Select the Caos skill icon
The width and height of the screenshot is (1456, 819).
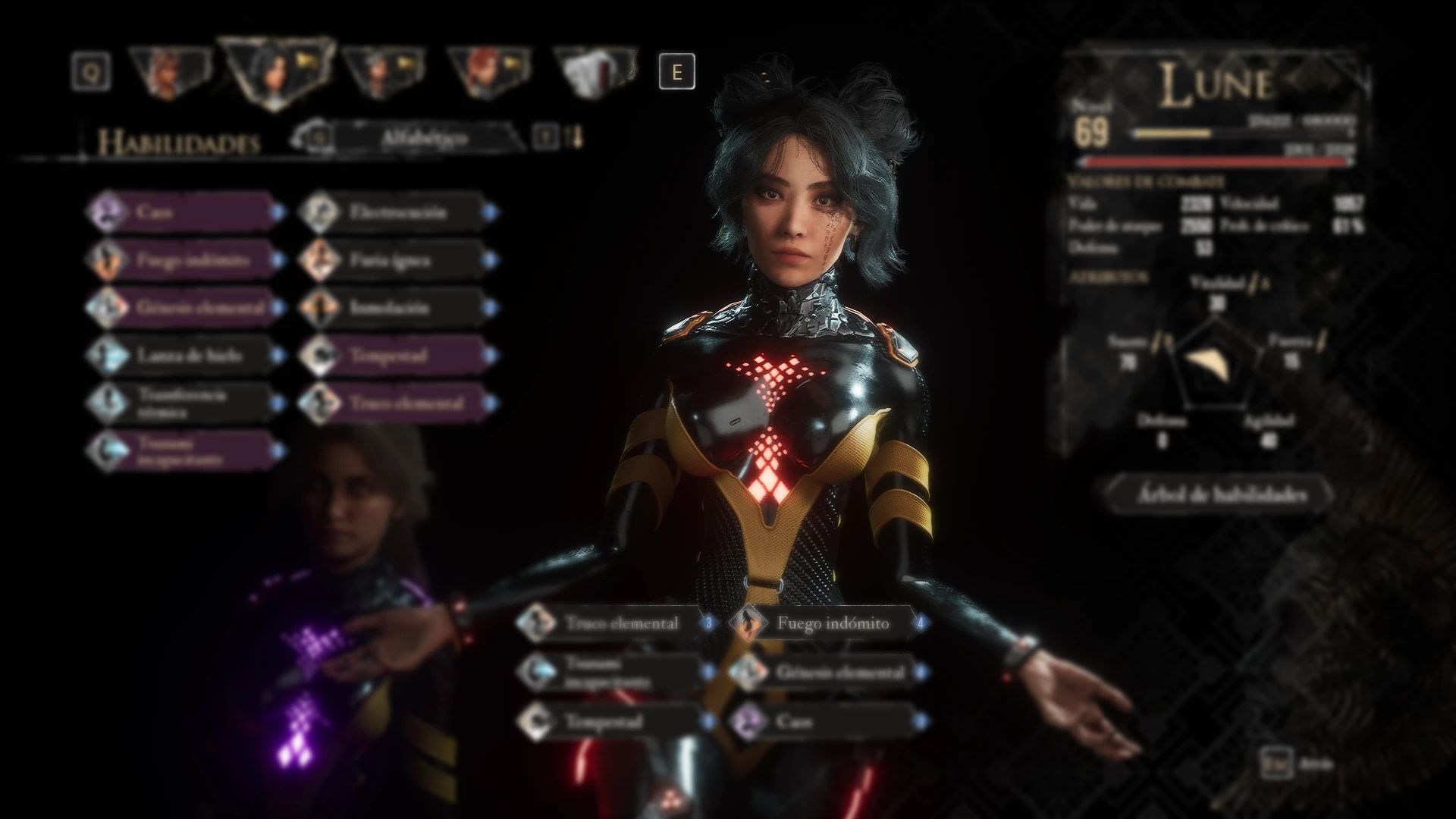pos(106,212)
